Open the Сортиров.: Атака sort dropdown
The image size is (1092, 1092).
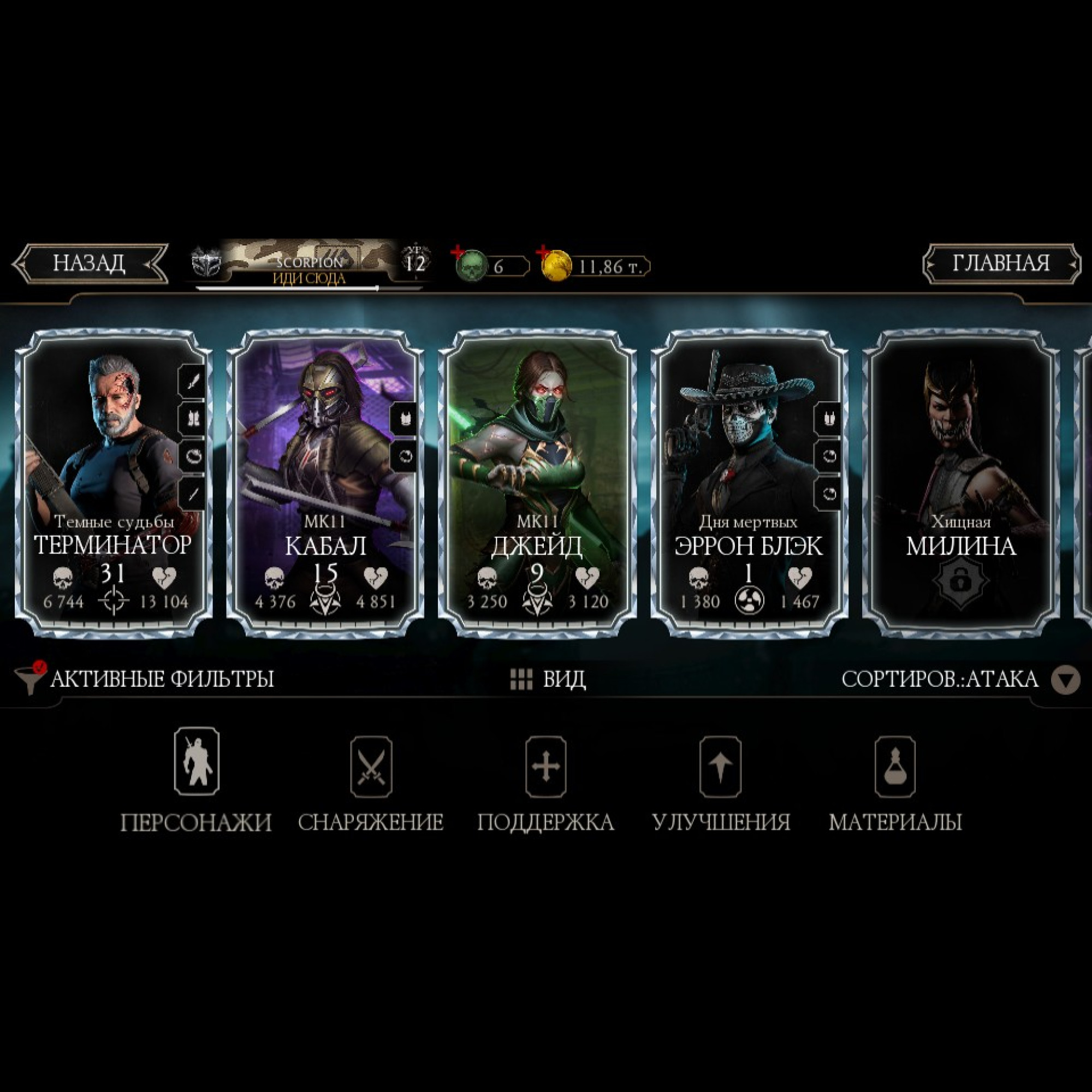(960, 679)
